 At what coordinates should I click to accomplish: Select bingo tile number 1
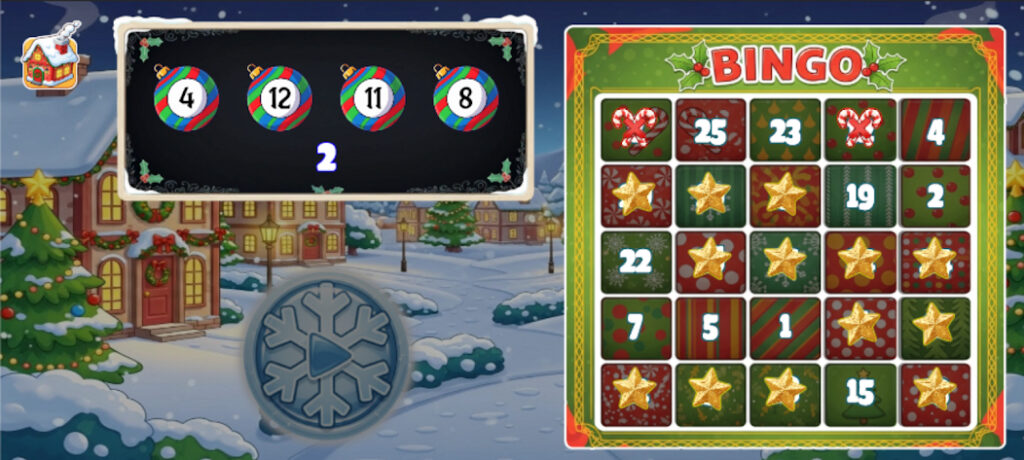pyautogui.click(x=785, y=328)
